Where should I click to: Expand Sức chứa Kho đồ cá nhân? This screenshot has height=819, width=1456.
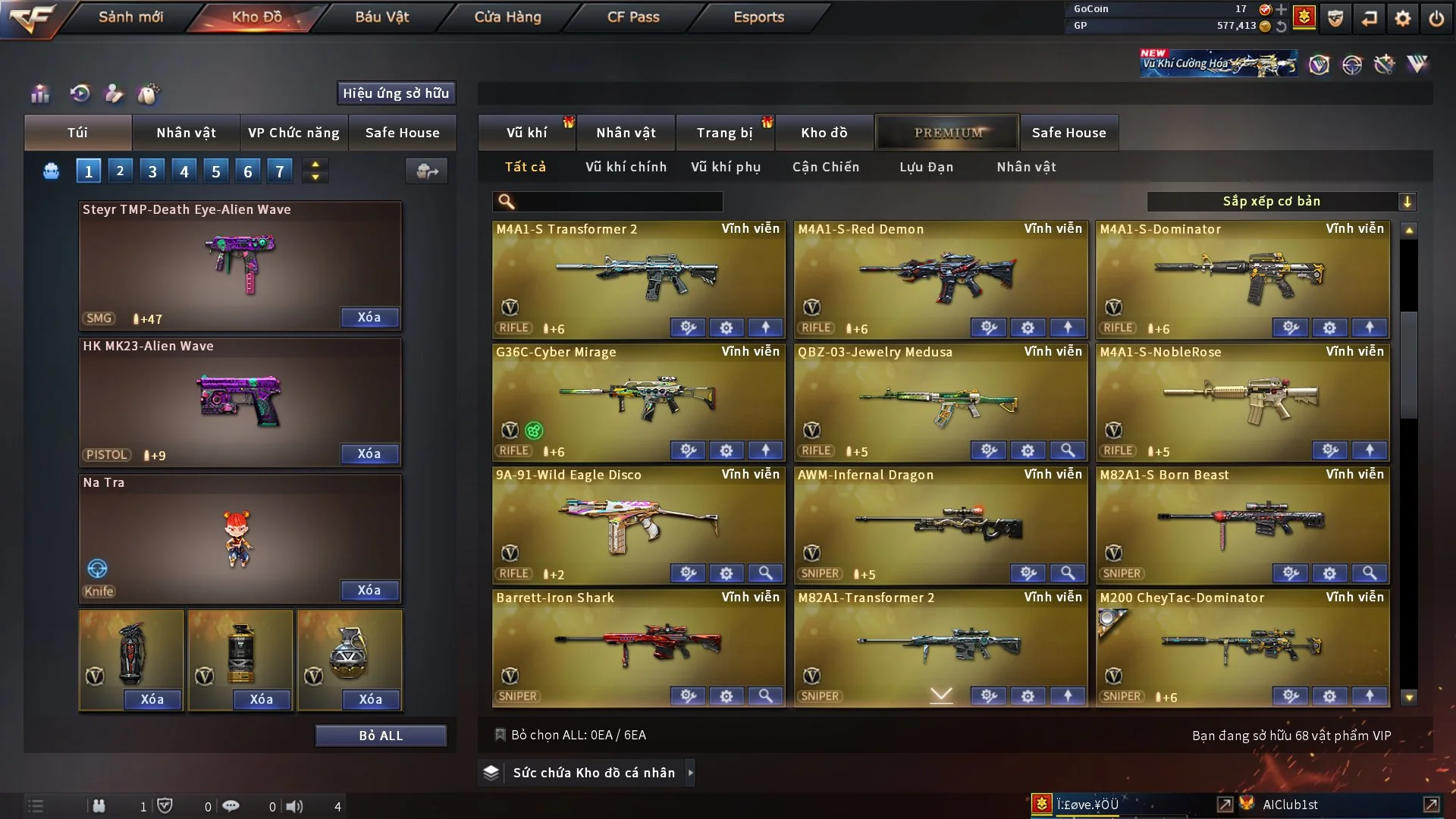point(689,773)
